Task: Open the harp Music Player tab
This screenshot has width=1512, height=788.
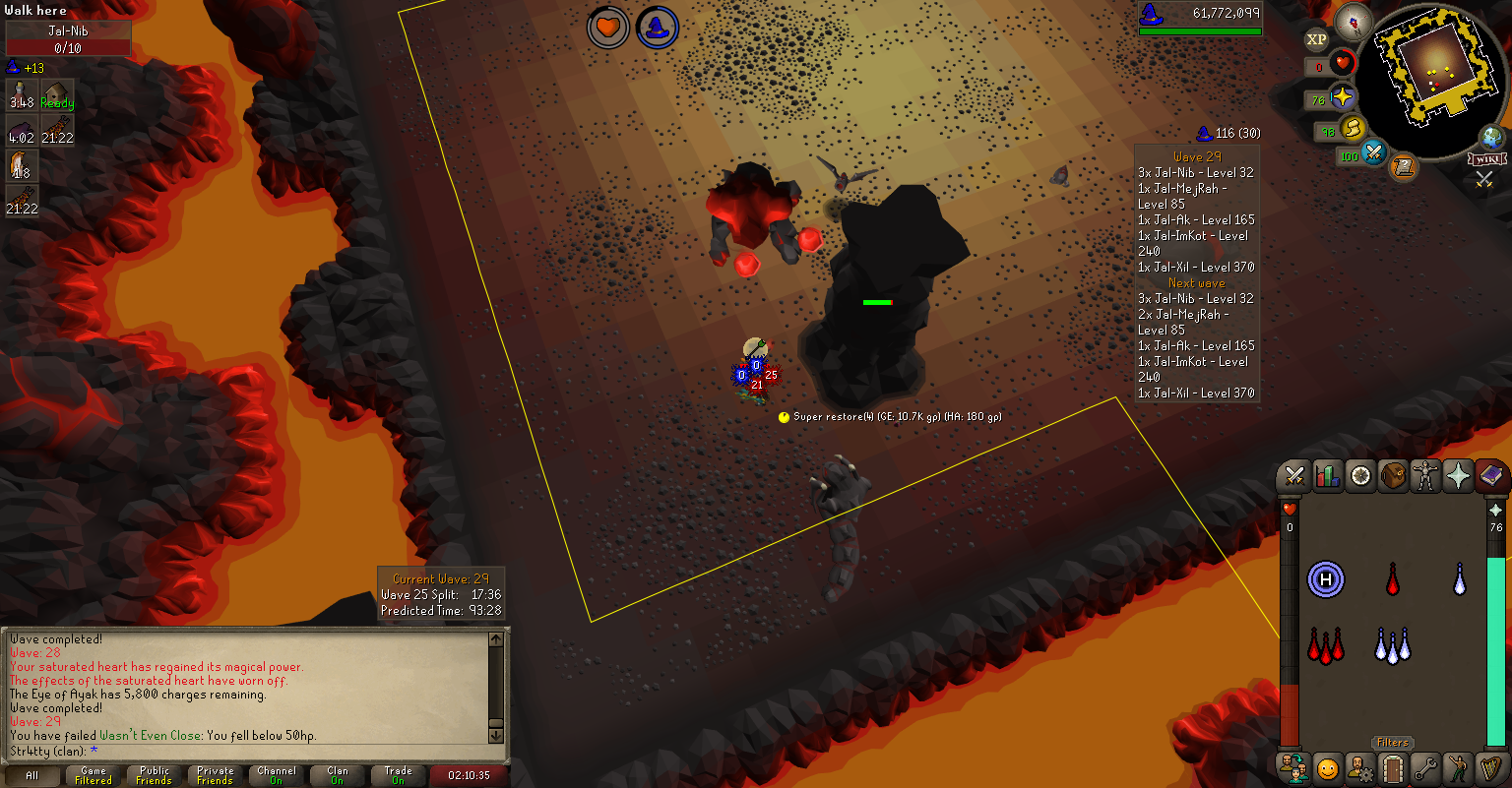Action: click(1490, 767)
